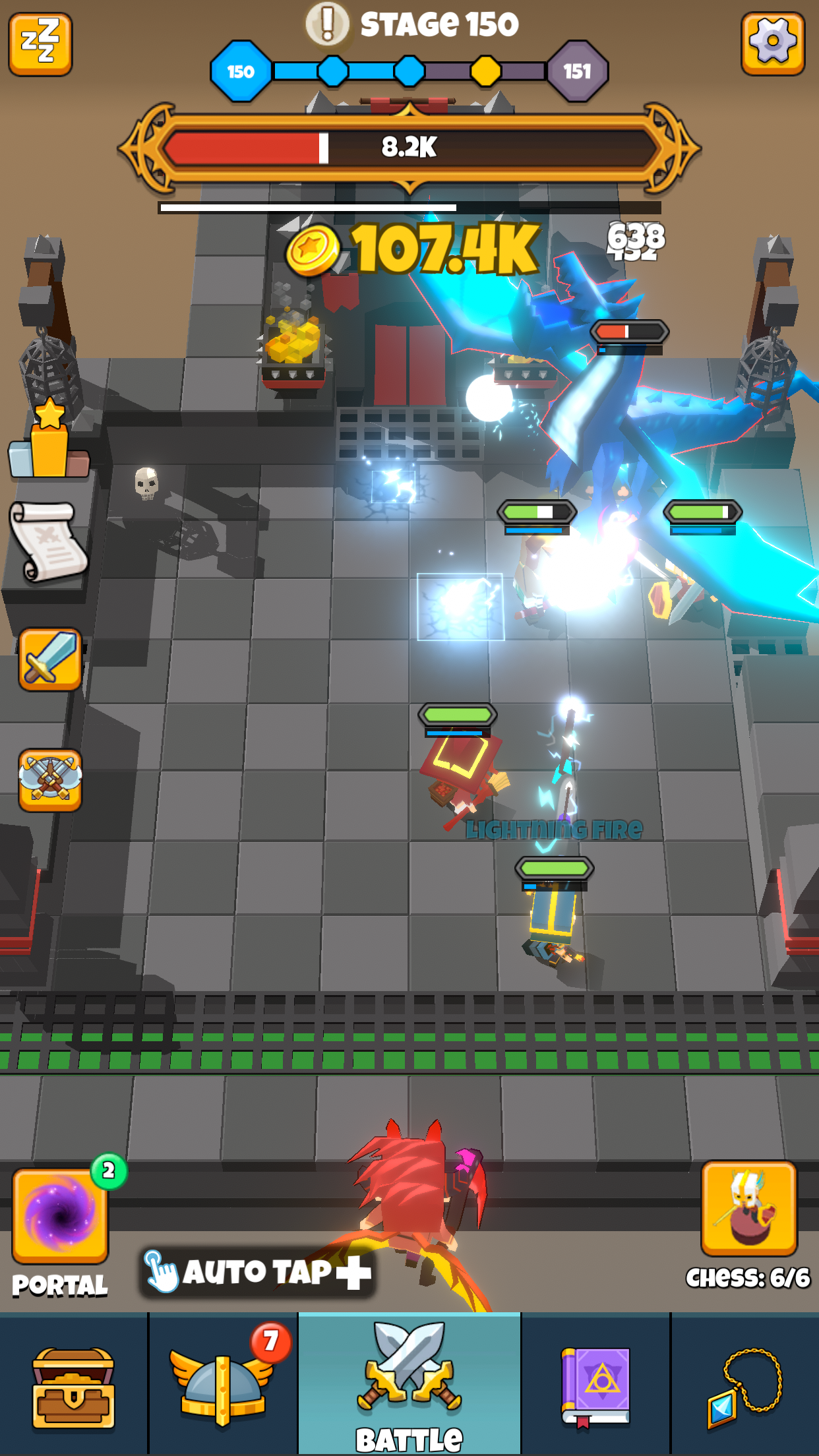The width and height of the screenshot is (819, 1456).
Task: Tap the sleep mode ZZZ button
Action: click(40, 44)
